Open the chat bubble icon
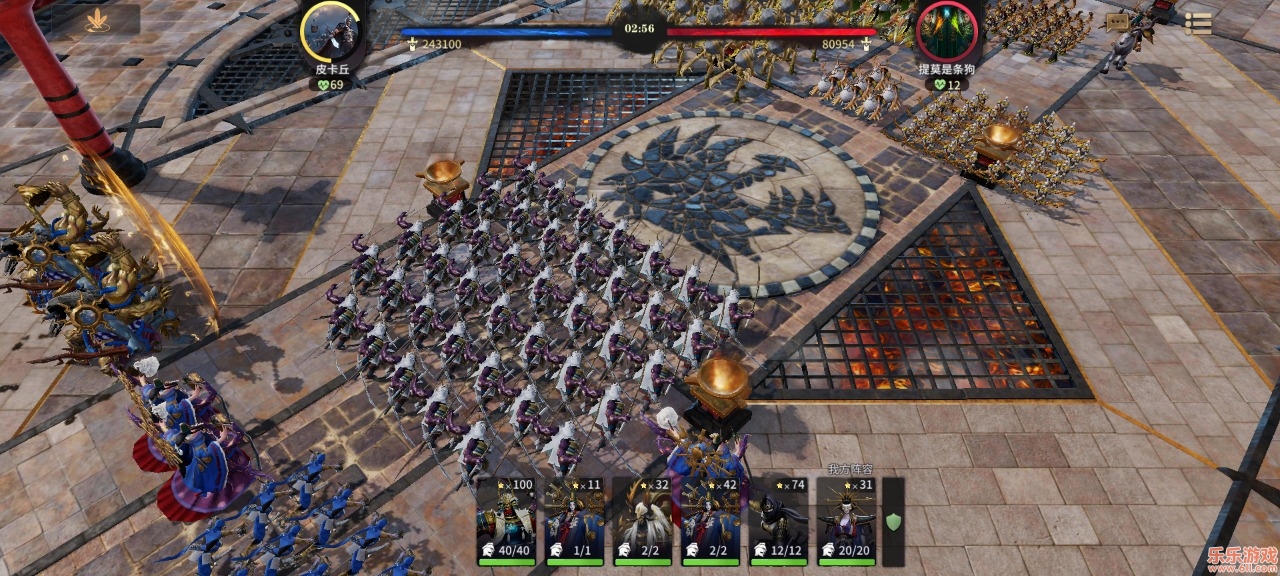1280x576 pixels. 1117,23
